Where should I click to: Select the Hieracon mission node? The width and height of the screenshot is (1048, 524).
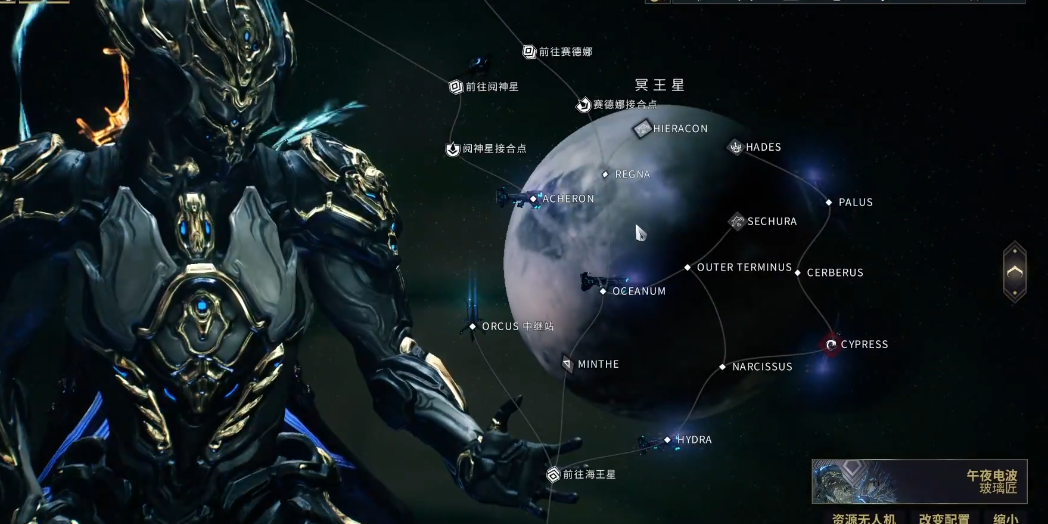pyautogui.click(x=643, y=129)
